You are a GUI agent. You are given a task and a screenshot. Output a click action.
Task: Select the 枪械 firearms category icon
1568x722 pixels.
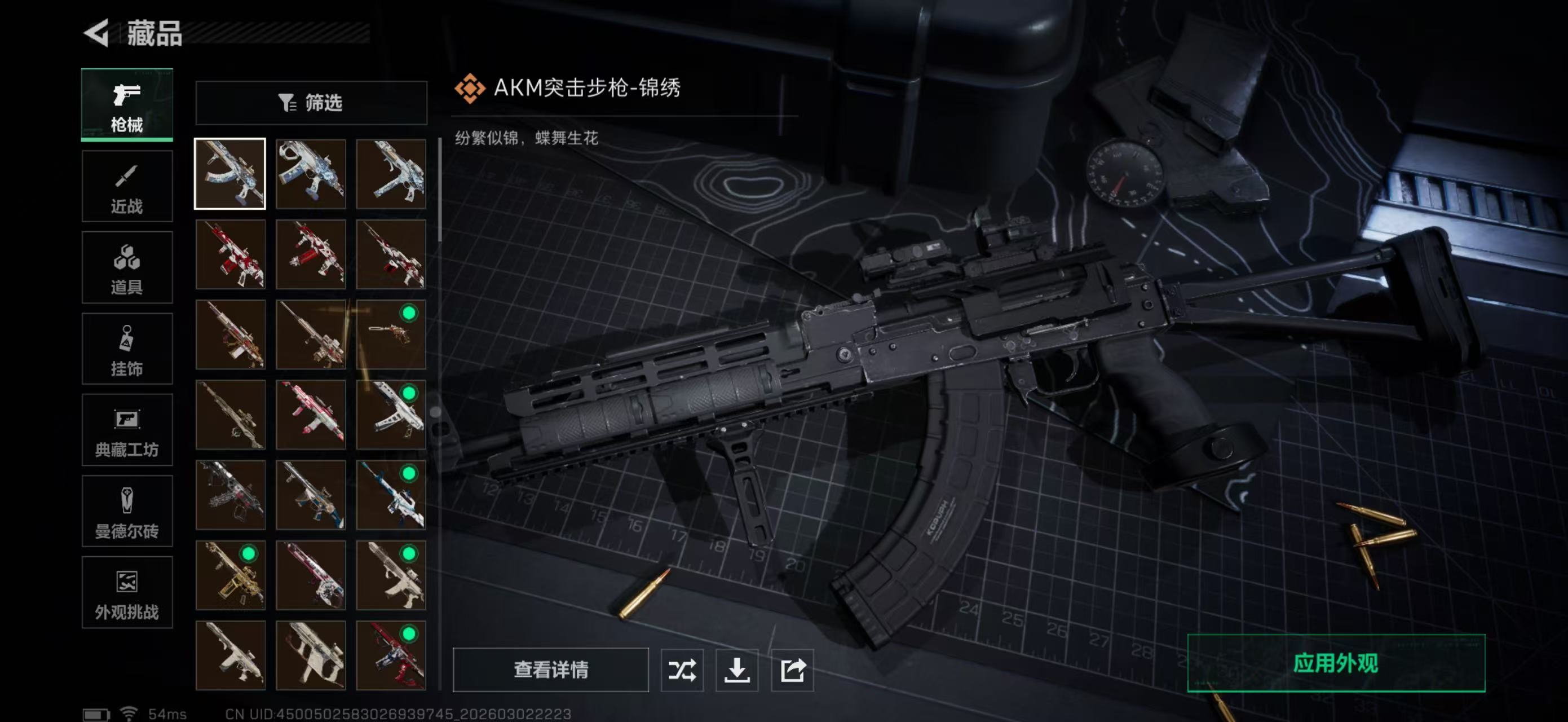pyautogui.click(x=127, y=105)
